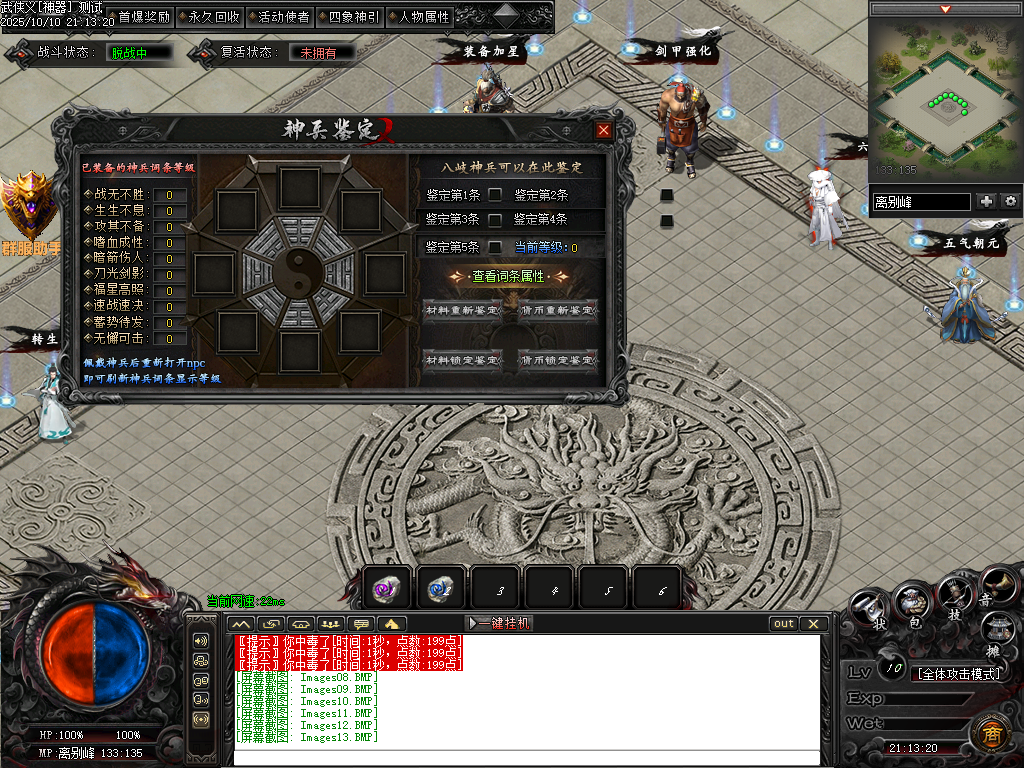Activate the 货币锁定鉴定 button
The width and height of the screenshot is (1024, 768).
coord(557,360)
